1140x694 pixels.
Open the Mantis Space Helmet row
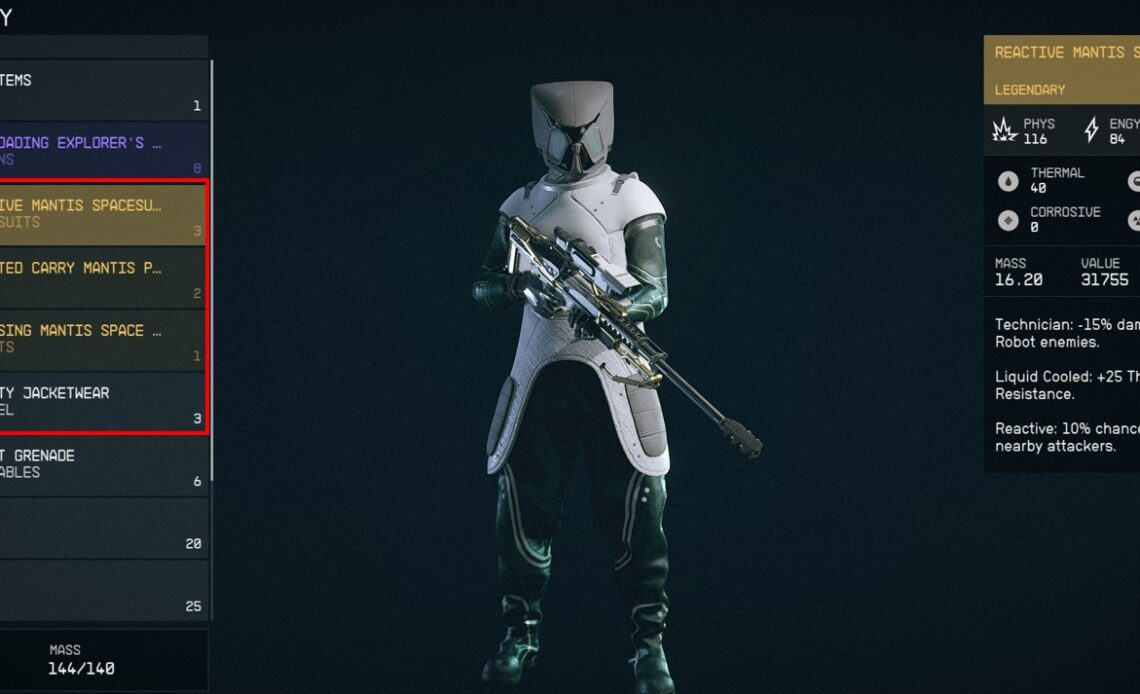[x=100, y=339]
